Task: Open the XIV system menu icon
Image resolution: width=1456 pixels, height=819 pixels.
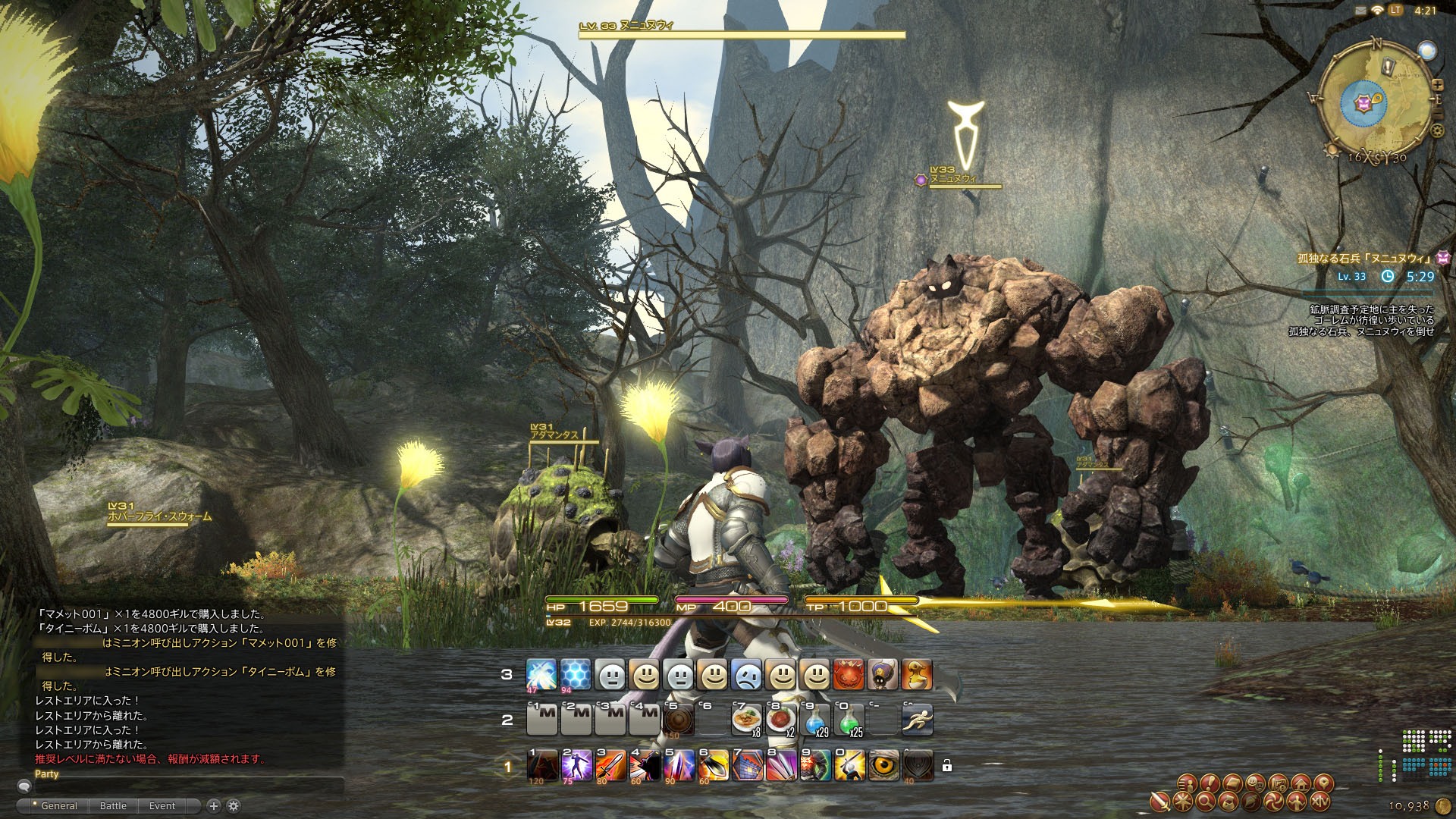Action: [1320, 802]
